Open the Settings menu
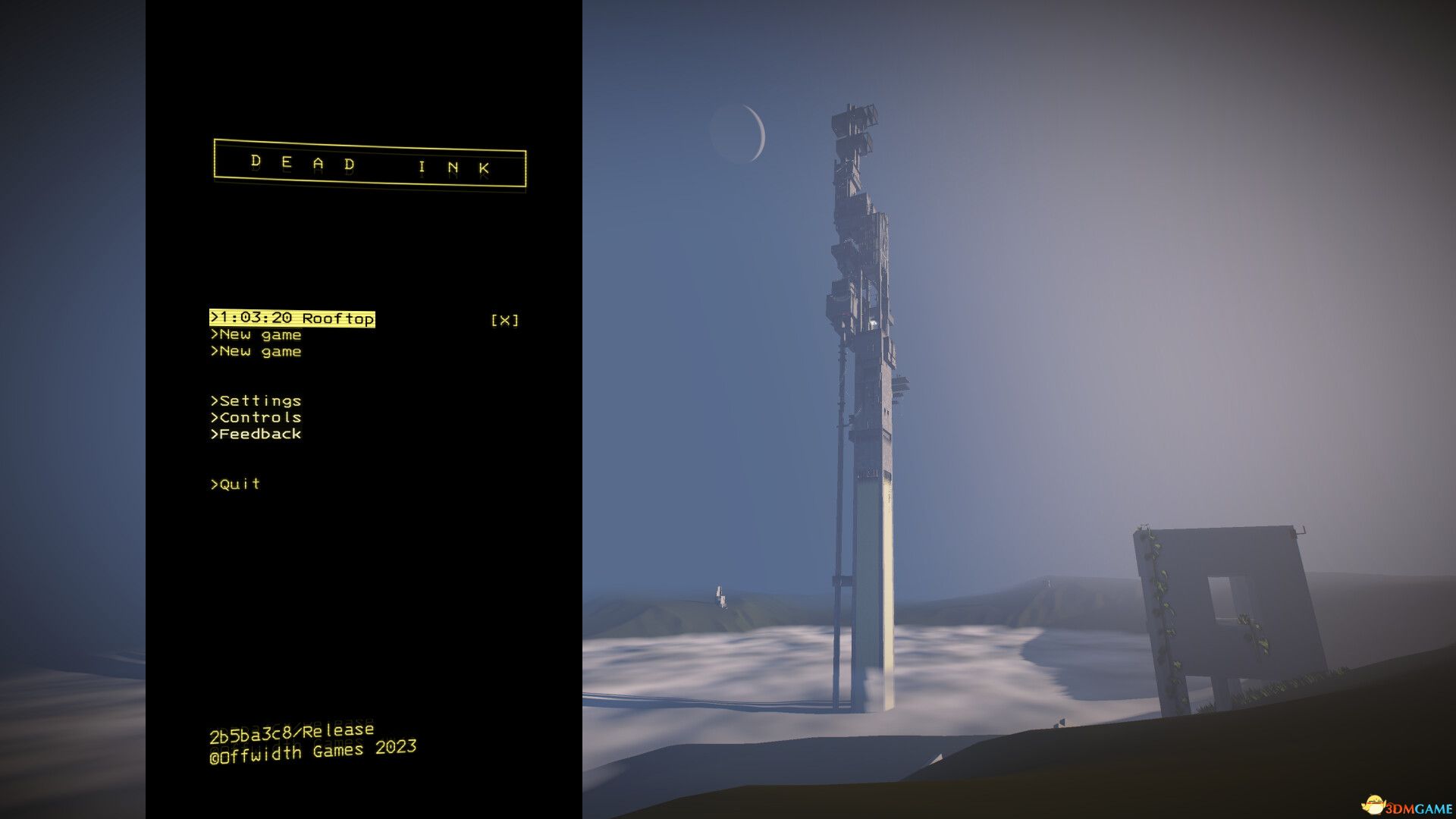1456x819 pixels. [x=255, y=400]
